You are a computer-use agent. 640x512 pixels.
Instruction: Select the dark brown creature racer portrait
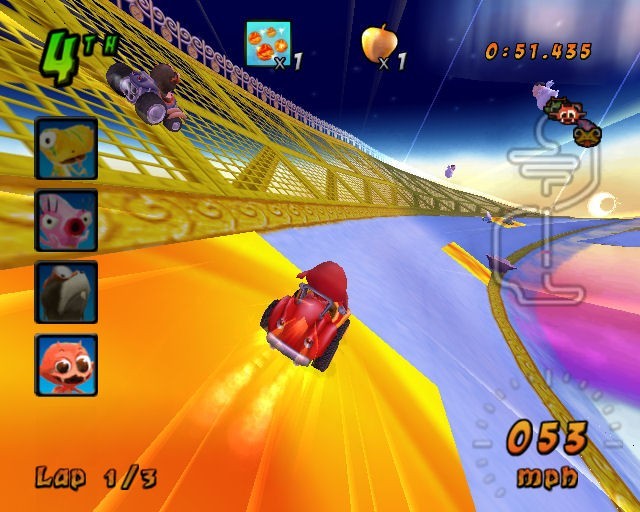point(66,292)
